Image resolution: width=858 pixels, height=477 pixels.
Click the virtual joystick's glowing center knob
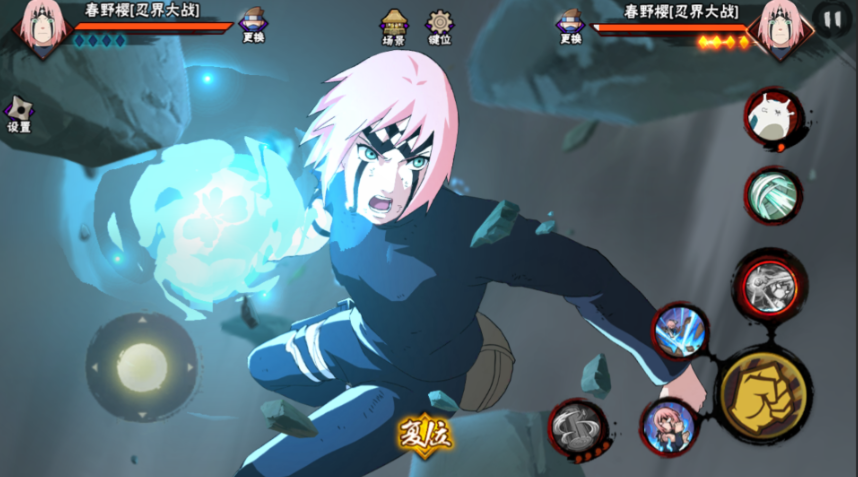(x=140, y=367)
